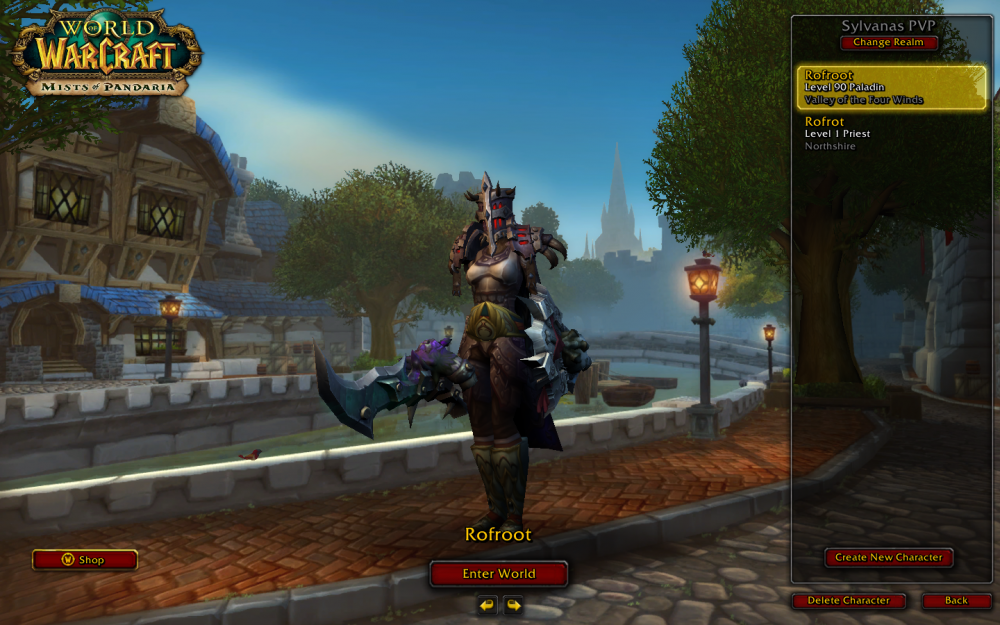Change Realm from Sylvanas PVP
The width and height of the screenshot is (1000, 625).
click(889, 43)
